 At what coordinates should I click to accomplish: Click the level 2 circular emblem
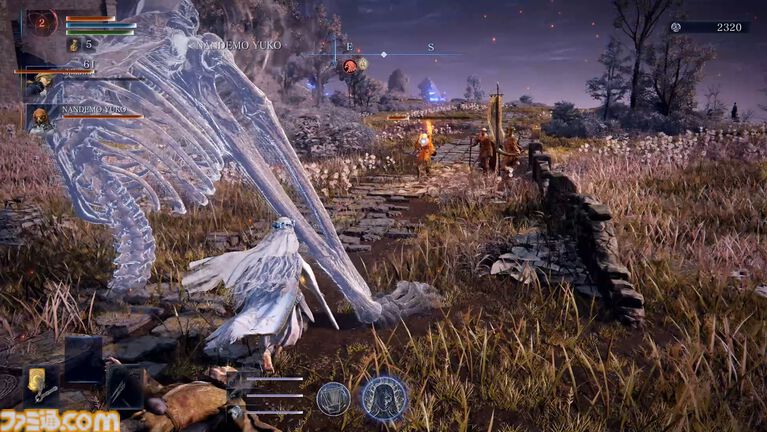coord(42,21)
